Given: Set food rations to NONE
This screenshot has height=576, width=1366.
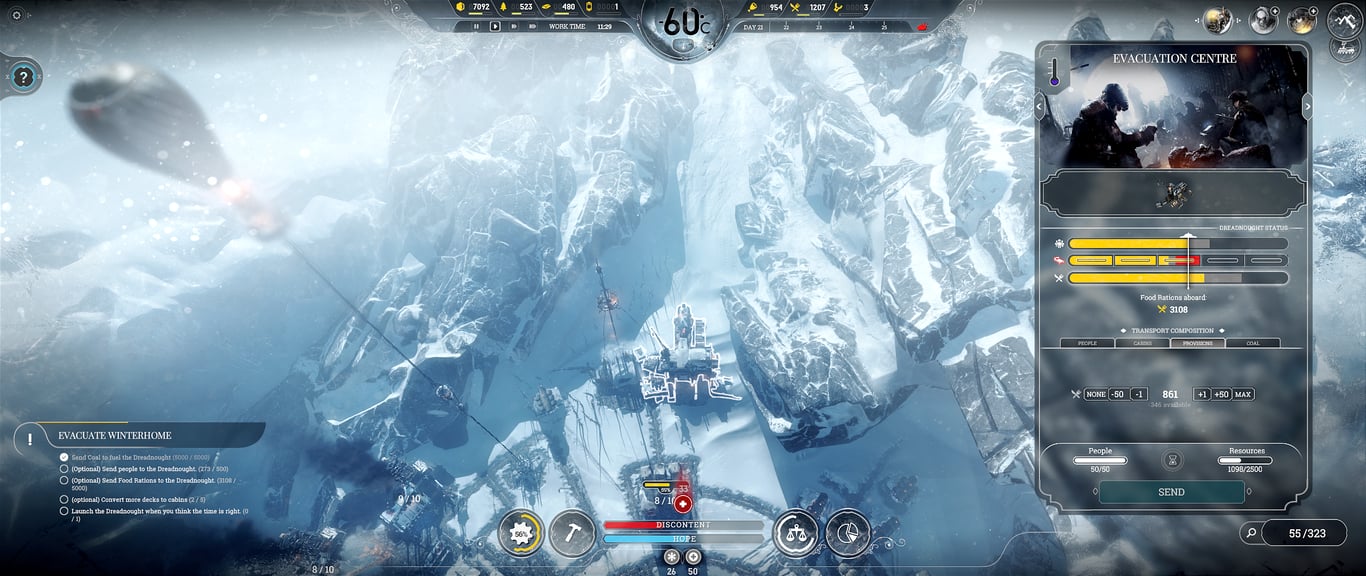Looking at the screenshot, I should coord(1096,394).
